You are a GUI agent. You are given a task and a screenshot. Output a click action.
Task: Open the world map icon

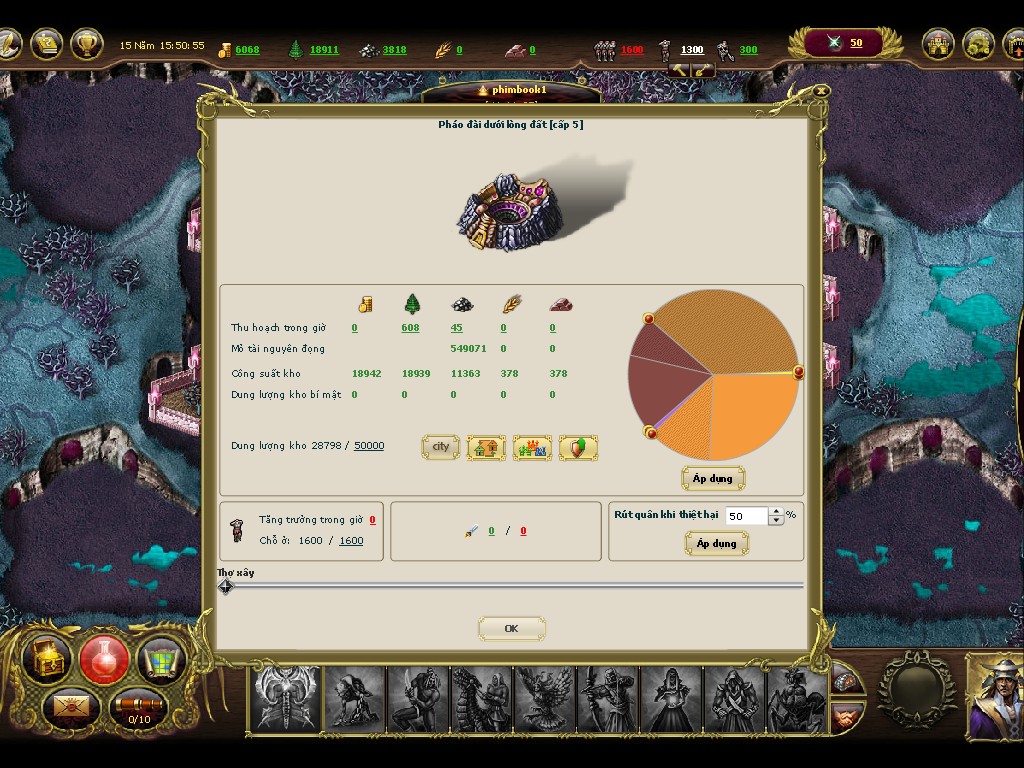[x=161, y=659]
